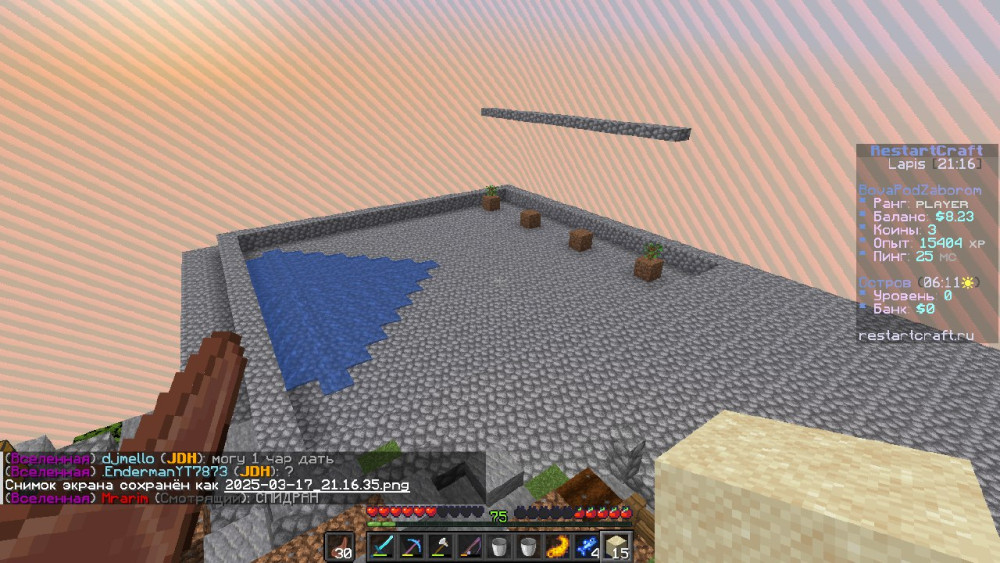The image size is (1000, 563).
Task: Select the blue item stack of 4
Action: tap(586, 546)
